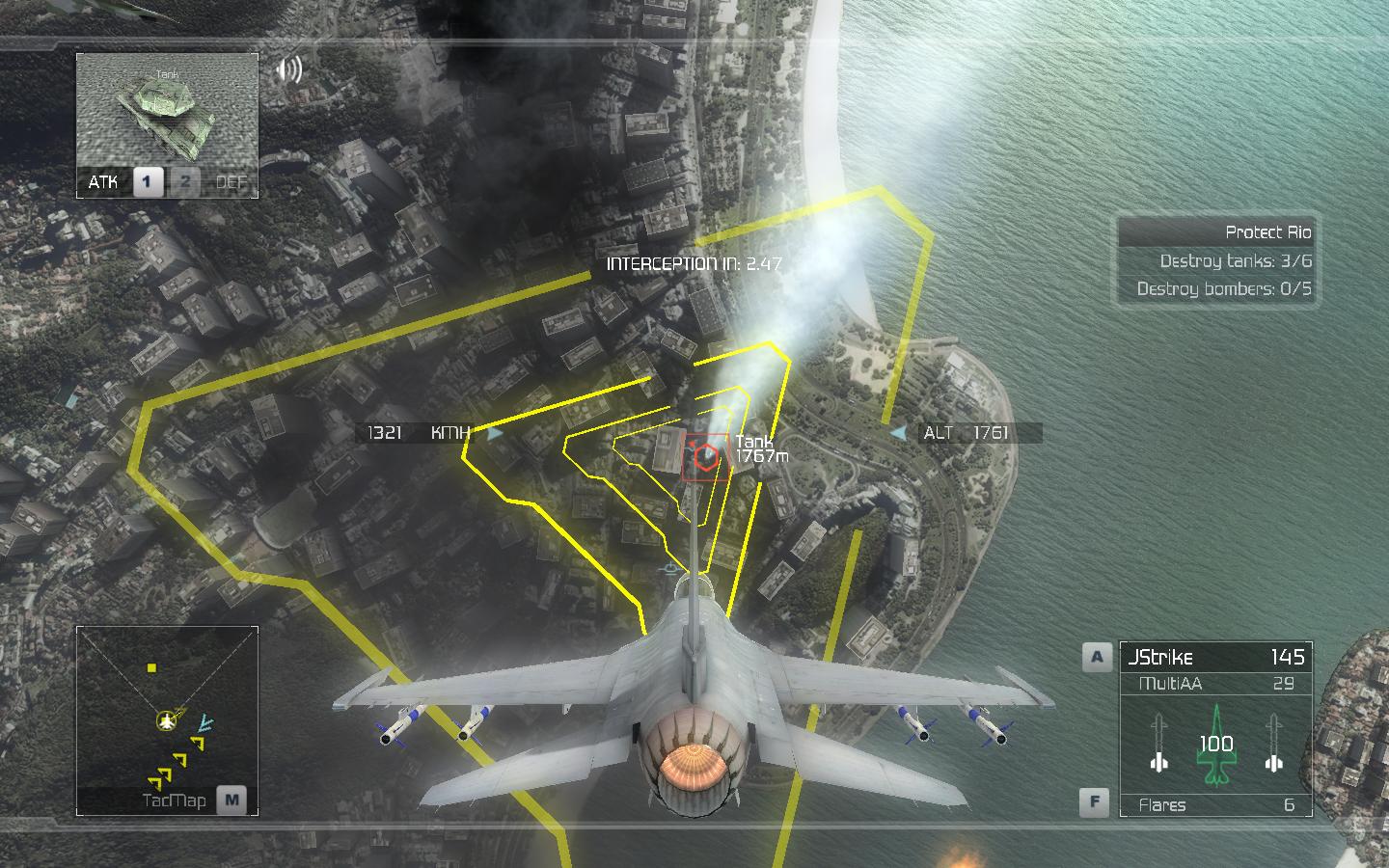Choose the MultiAA weapon row
The height and width of the screenshot is (868, 1389).
coord(1215,684)
